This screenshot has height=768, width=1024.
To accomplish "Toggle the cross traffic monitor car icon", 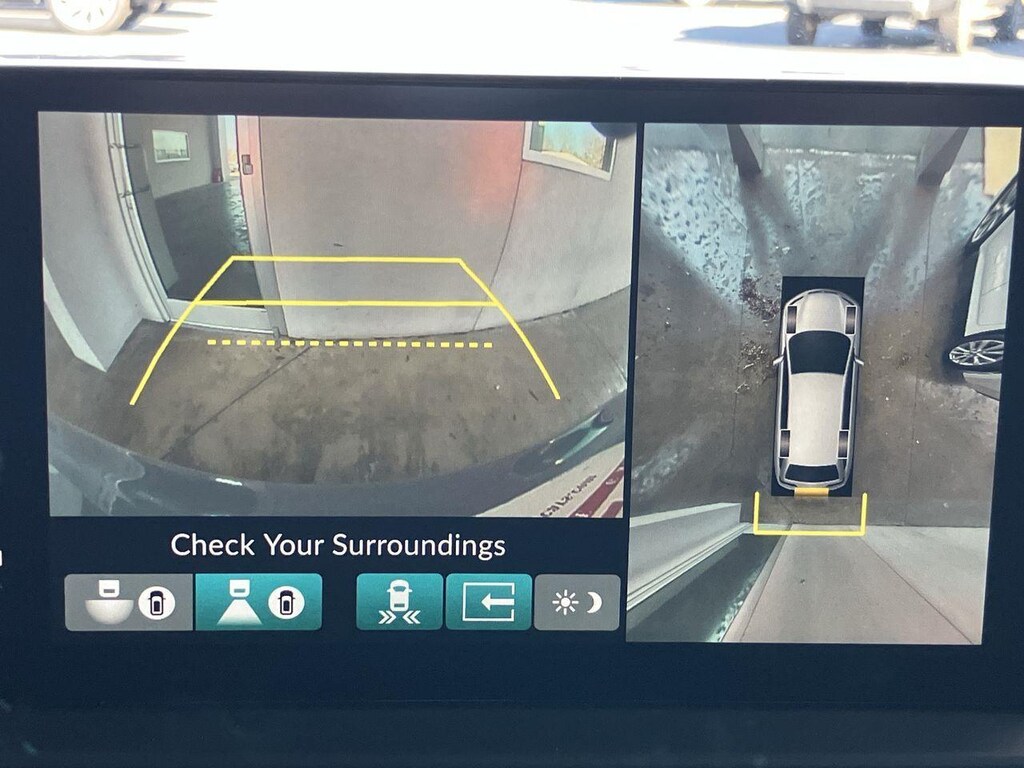I will click(399, 602).
